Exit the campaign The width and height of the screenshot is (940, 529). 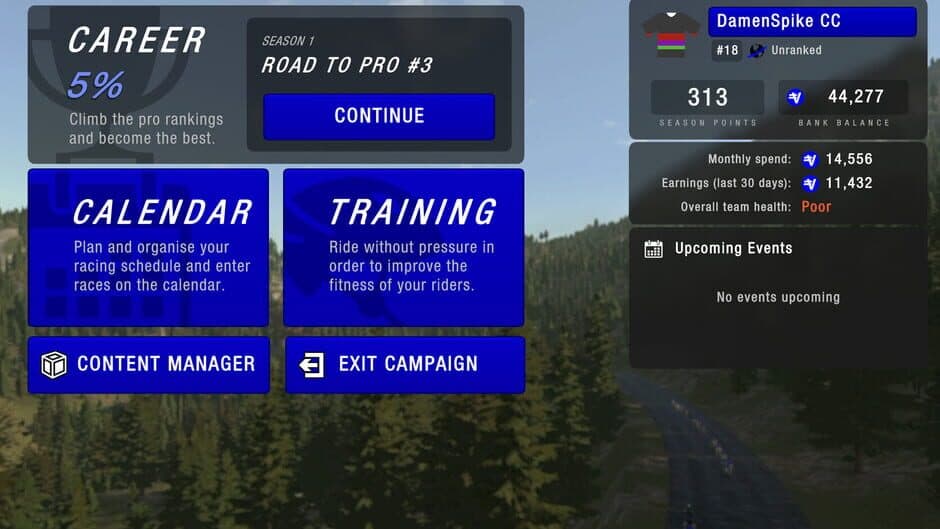(x=404, y=364)
